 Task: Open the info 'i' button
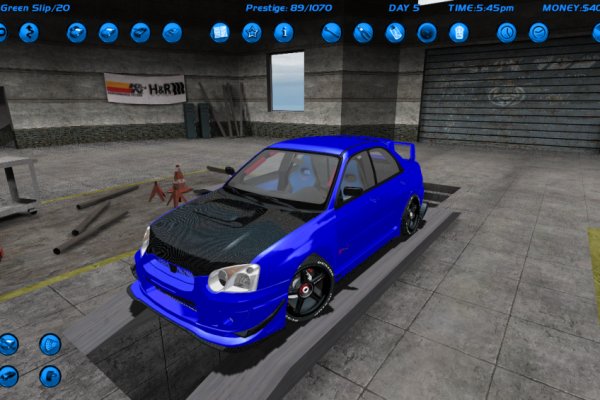pos(284,32)
